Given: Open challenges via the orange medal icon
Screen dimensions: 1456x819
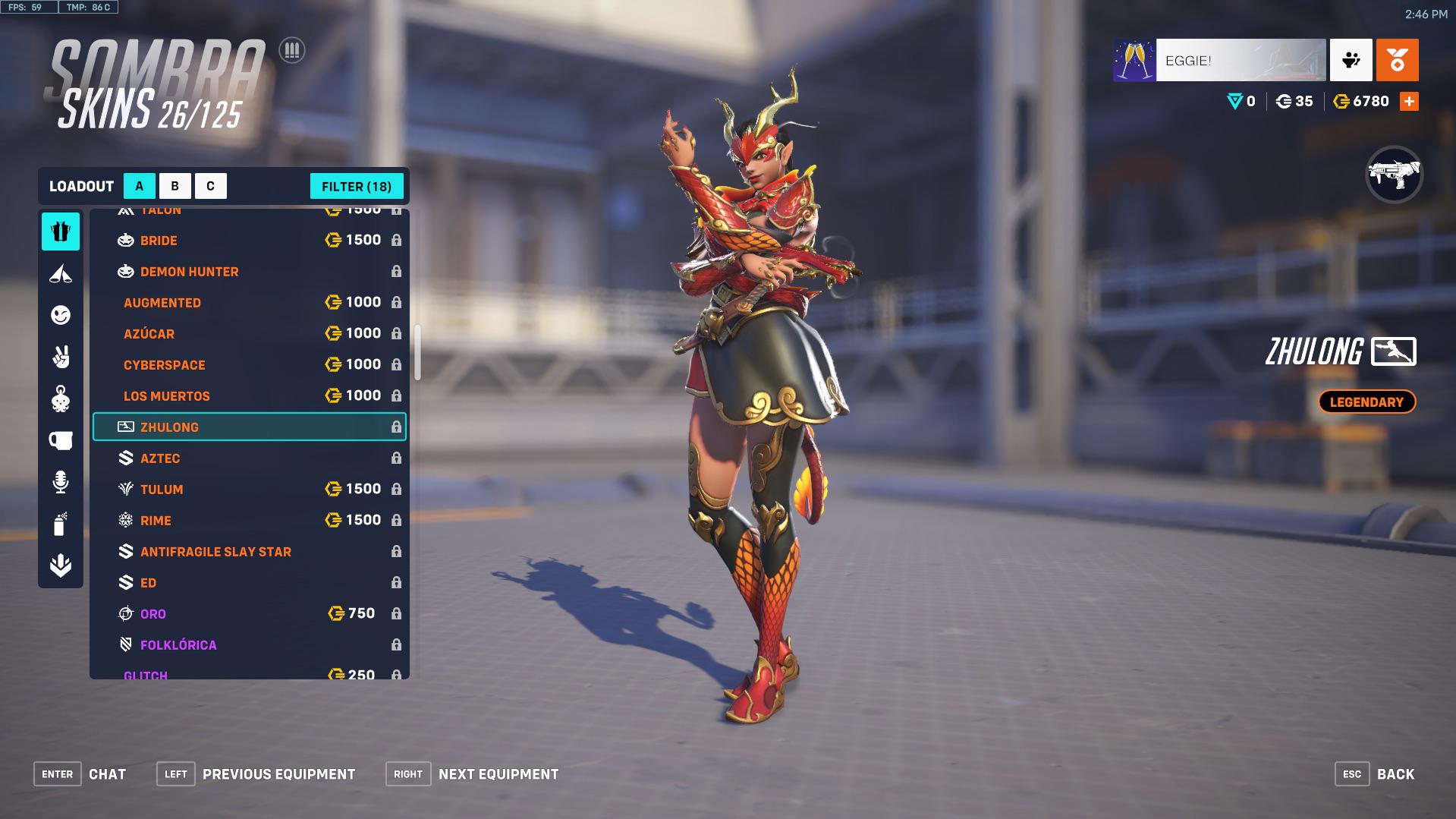Looking at the screenshot, I should [x=1396, y=60].
